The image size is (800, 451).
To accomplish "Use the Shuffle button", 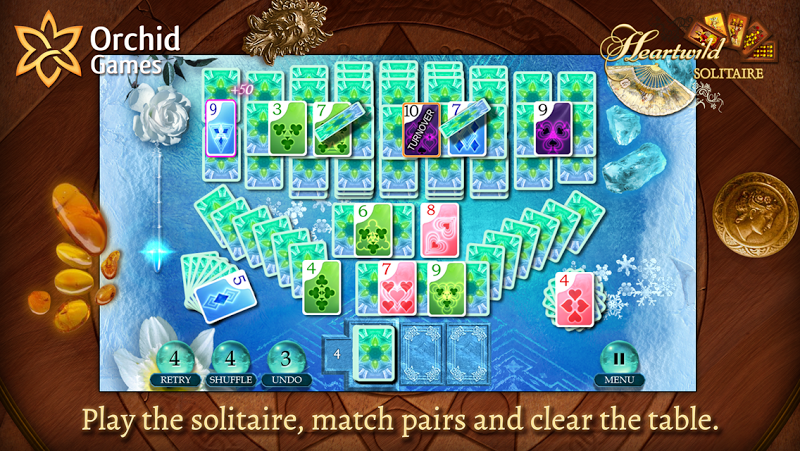I will tap(231, 361).
